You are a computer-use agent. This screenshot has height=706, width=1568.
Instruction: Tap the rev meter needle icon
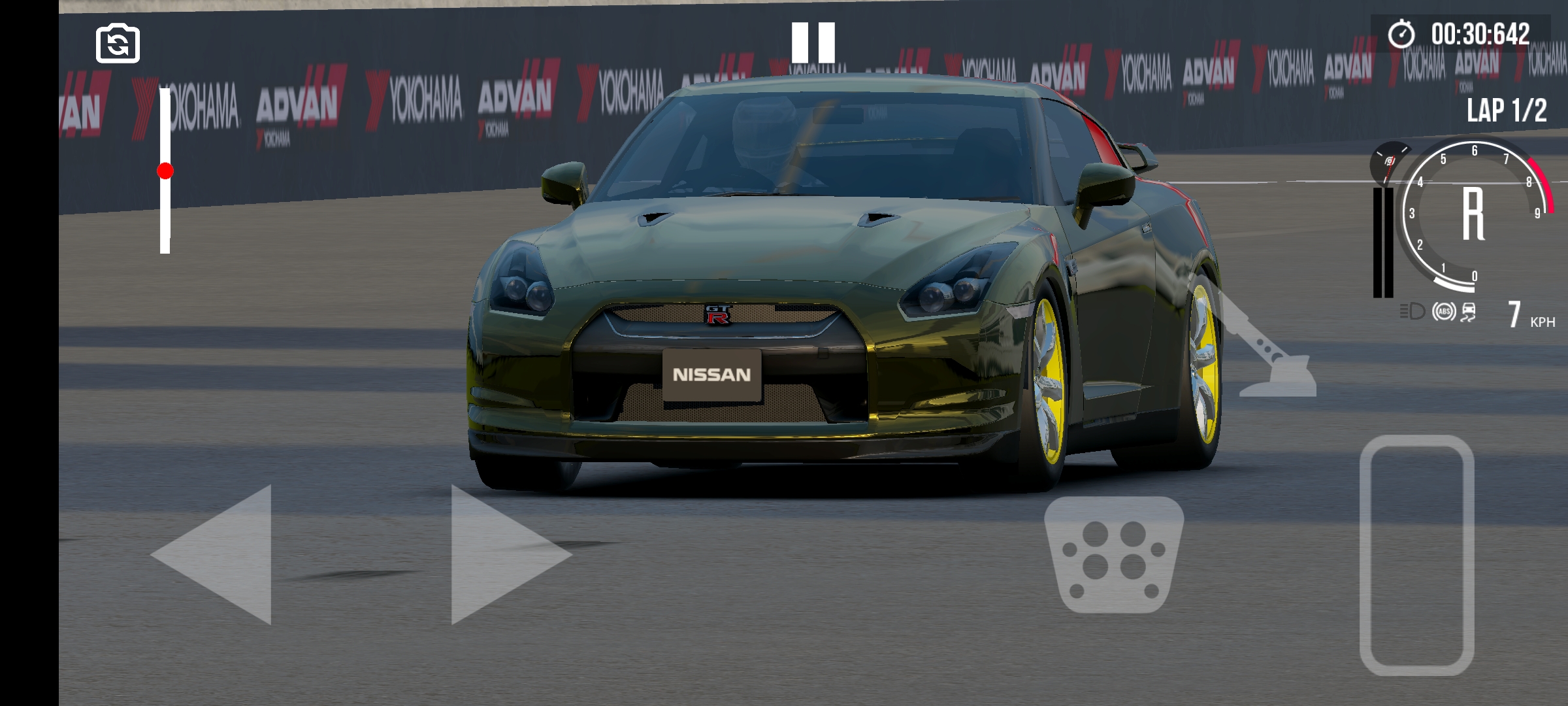1389,161
